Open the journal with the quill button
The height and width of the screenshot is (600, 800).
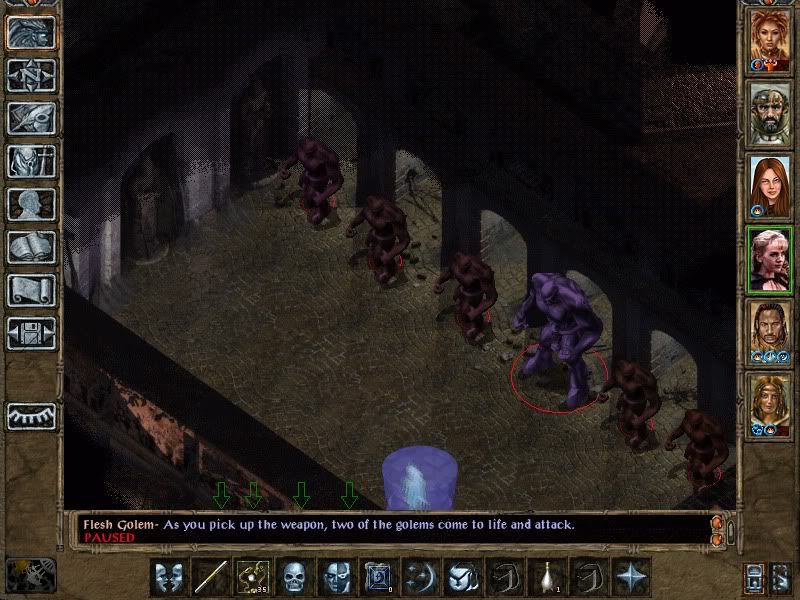point(31,118)
